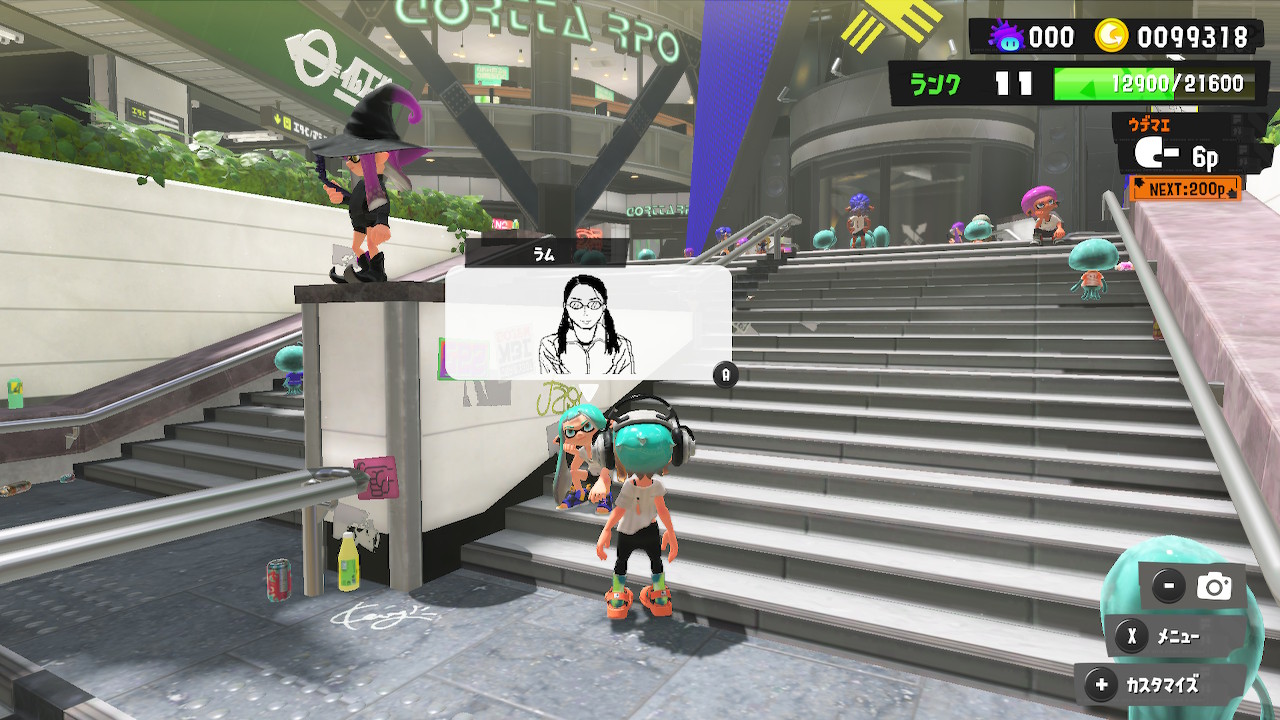Click the coin total 0099318

pyautogui.click(x=1192, y=36)
